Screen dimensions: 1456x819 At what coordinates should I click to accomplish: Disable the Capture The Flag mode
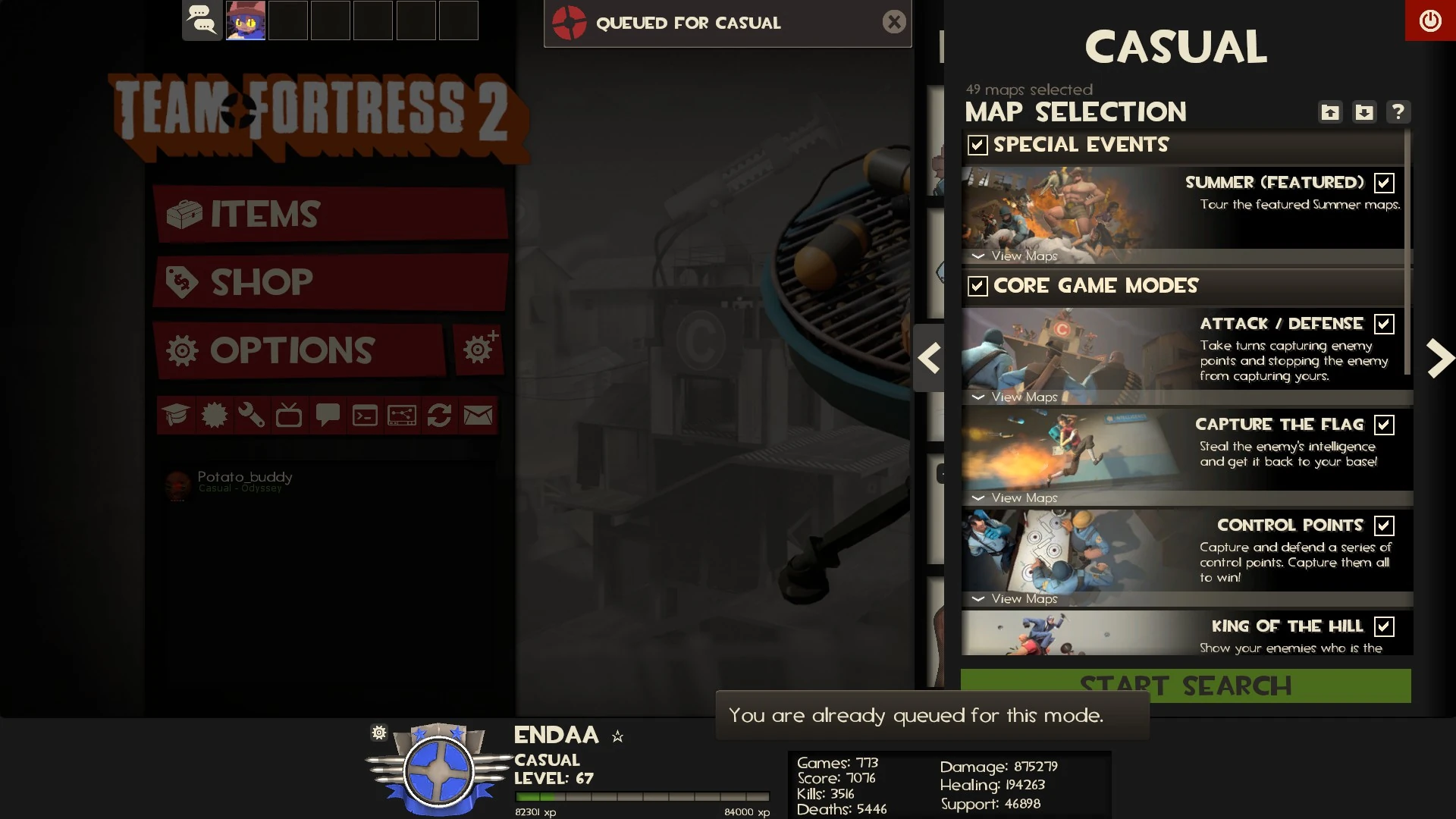click(1385, 425)
